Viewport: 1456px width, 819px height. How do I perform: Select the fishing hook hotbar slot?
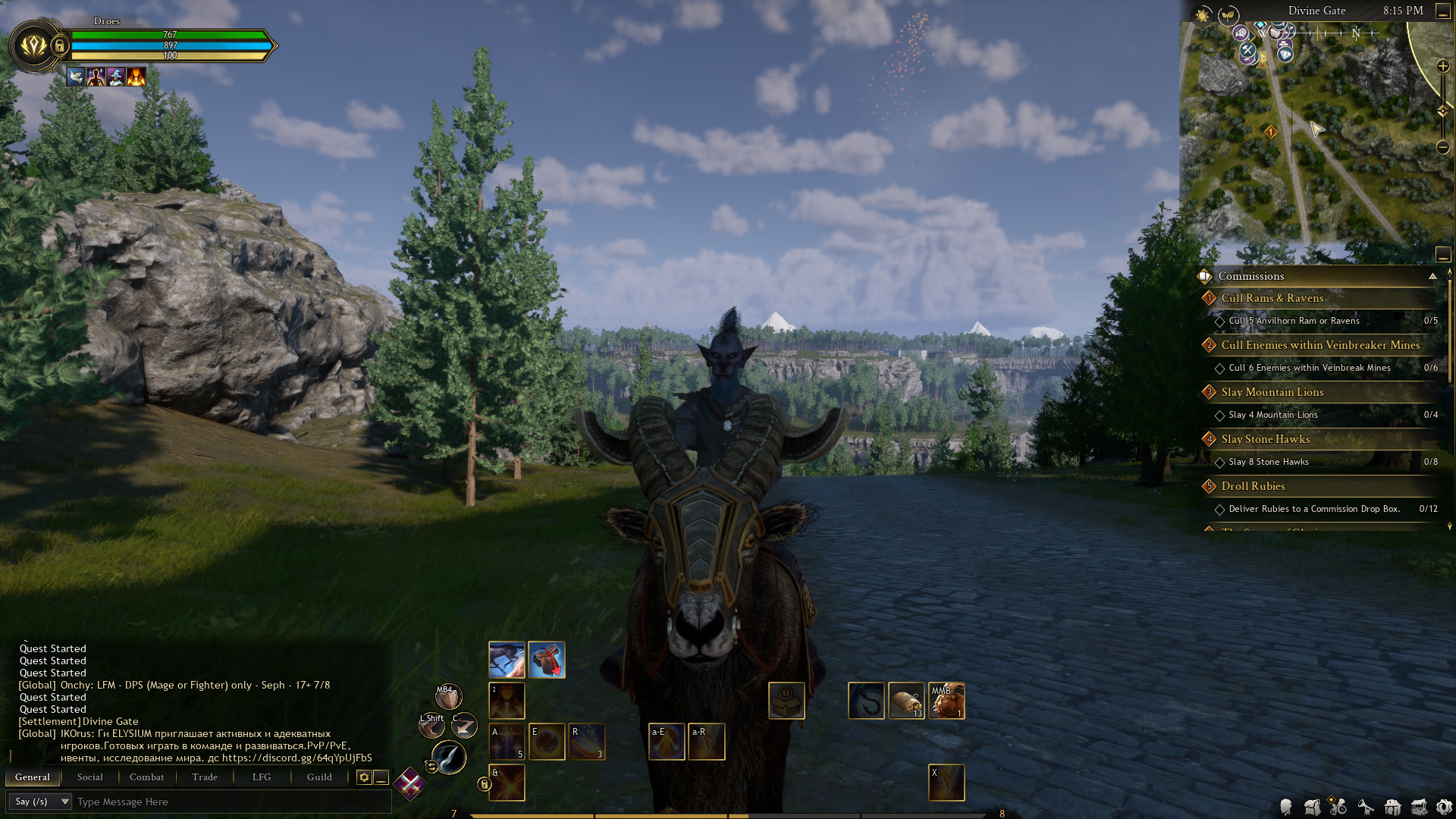(x=866, y=700)
